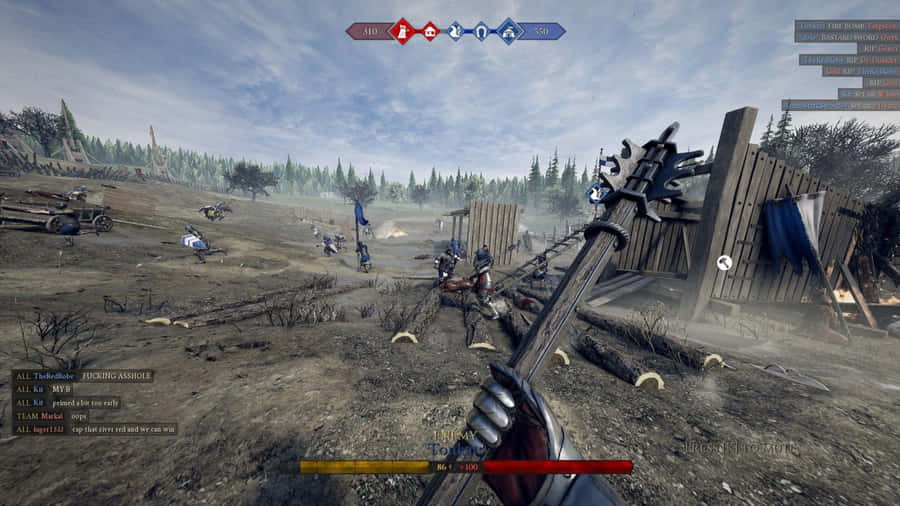Click the blue squirrel-shaped capture point icon

(455, 31)
